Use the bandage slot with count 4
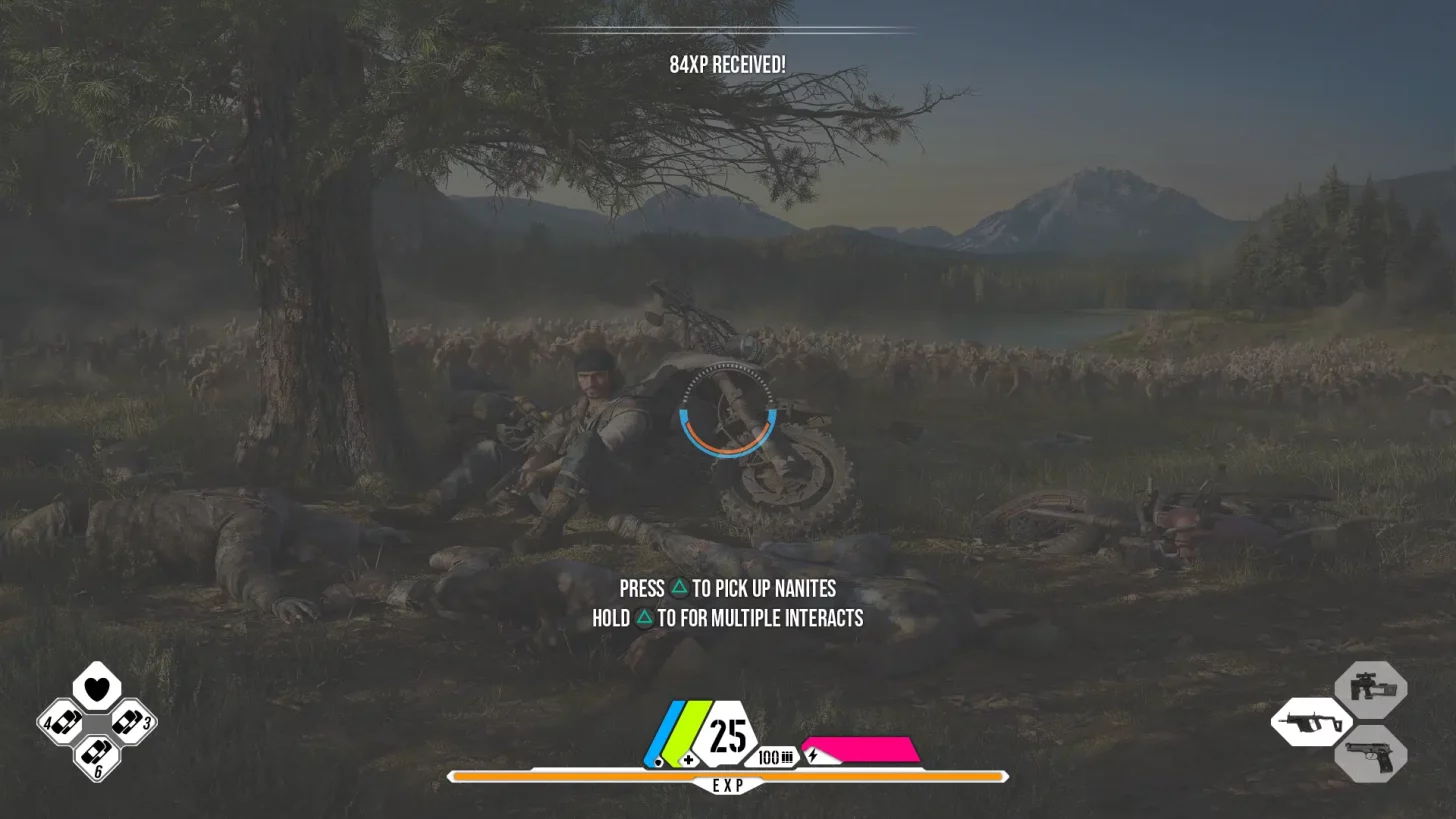 pyautogui.click(x=62, y=722)
